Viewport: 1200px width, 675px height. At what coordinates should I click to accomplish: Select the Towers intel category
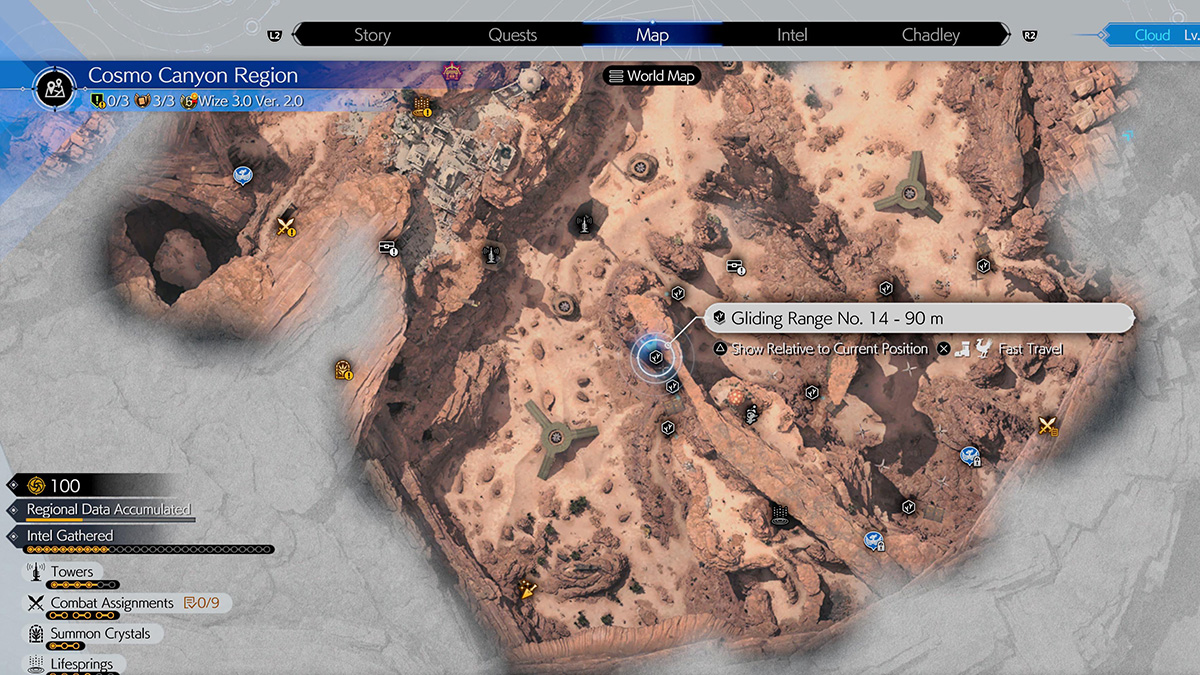point(72,573)
